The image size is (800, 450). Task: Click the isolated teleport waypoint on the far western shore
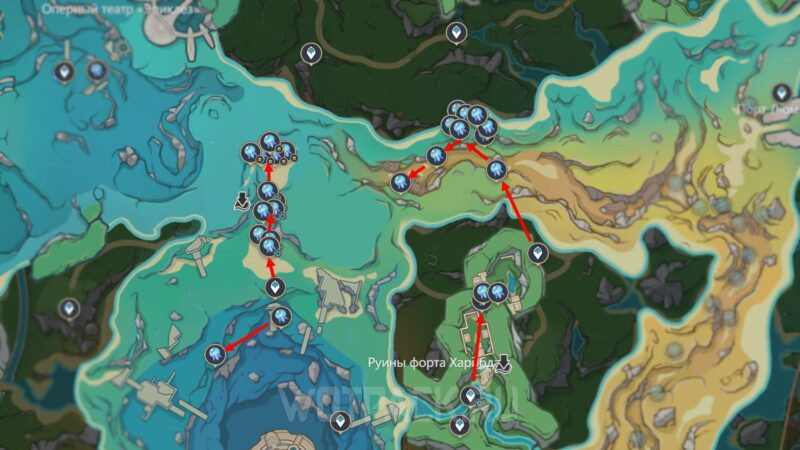[69, 308]
